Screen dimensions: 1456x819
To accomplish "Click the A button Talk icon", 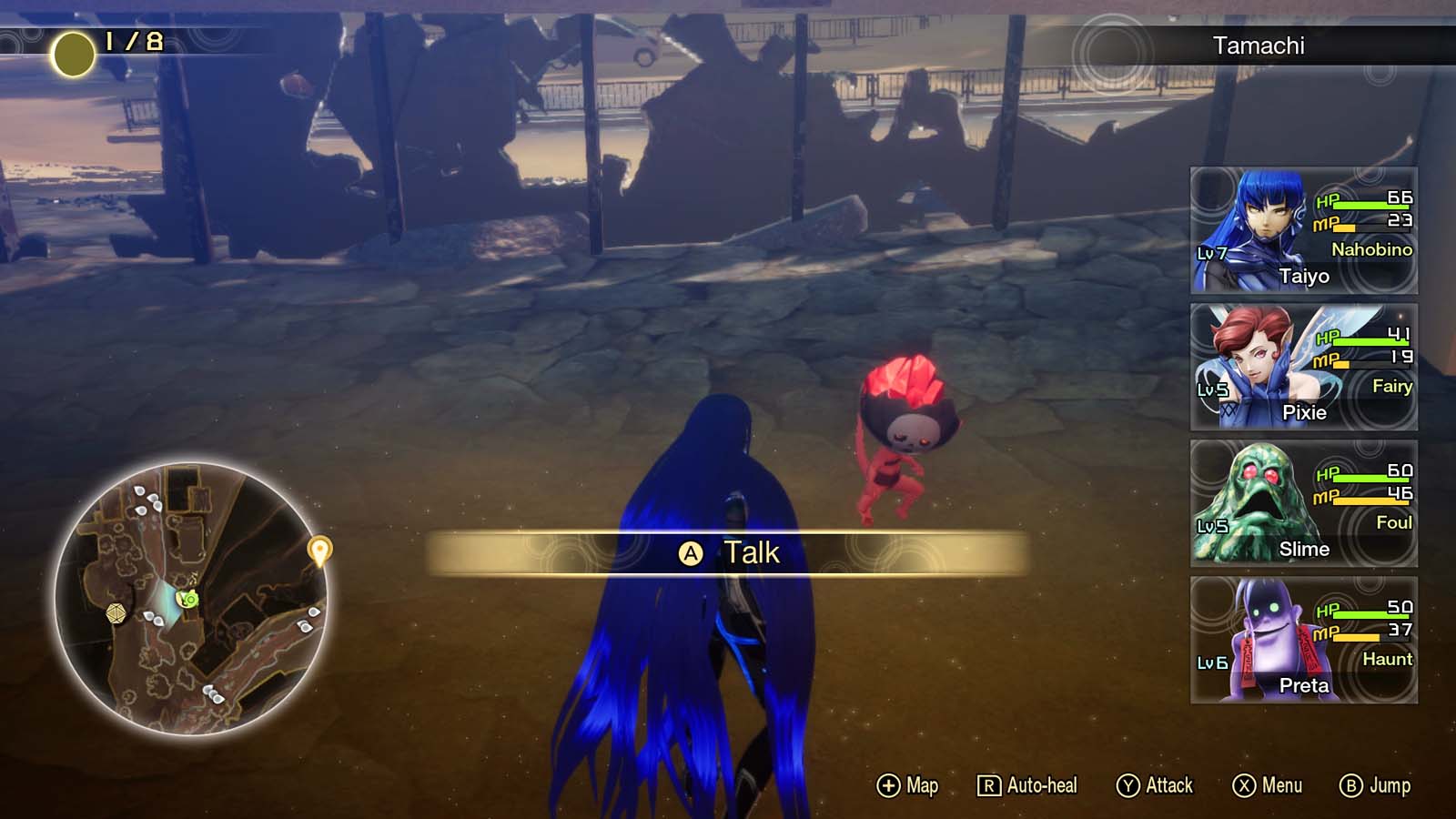I will tap(693, 553).
